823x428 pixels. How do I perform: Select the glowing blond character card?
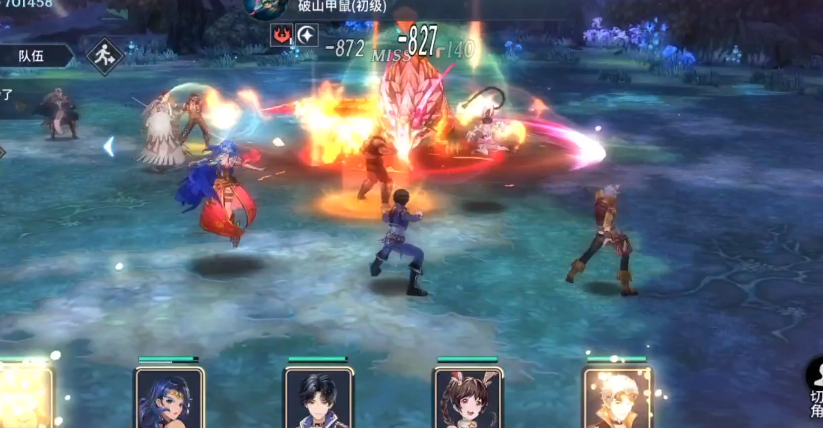(x=617, y=398)
